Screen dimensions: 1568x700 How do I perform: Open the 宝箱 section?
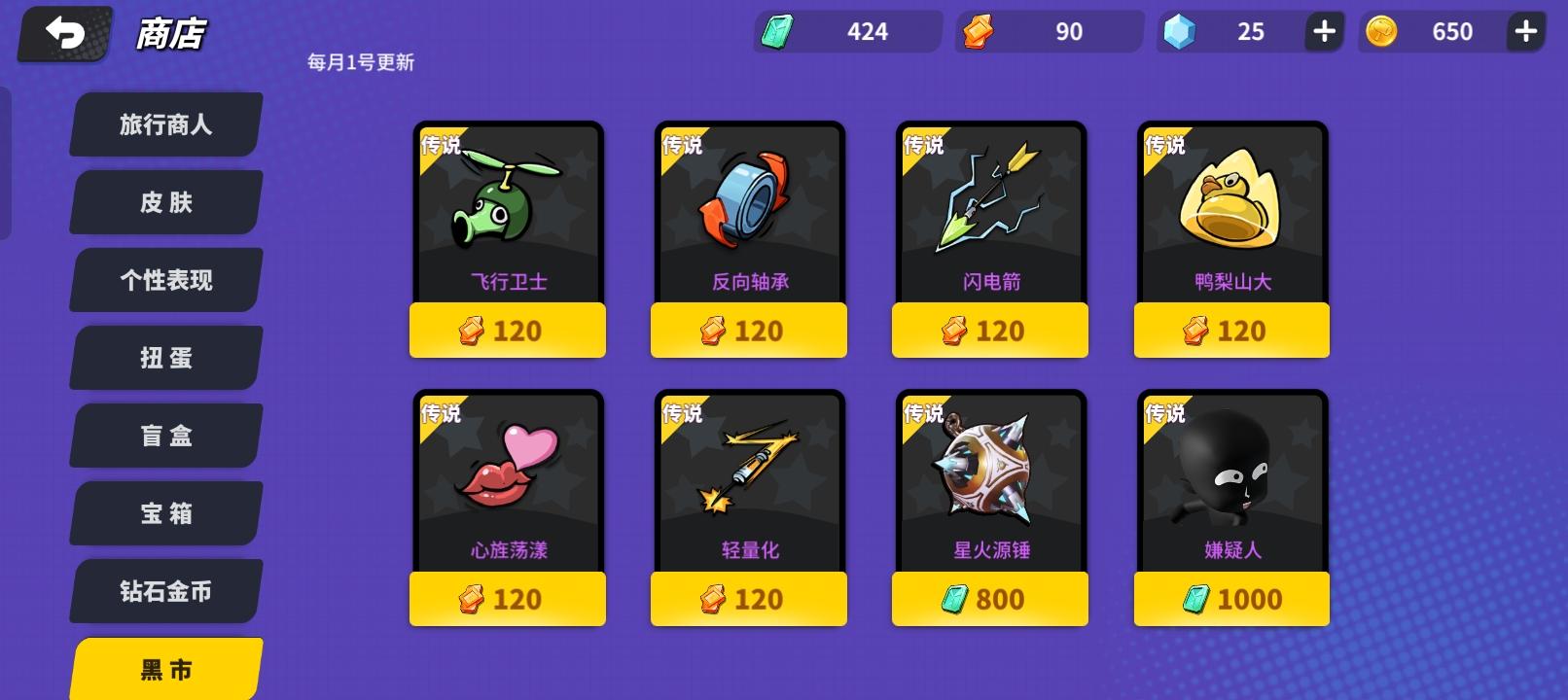tap(163, 513)
